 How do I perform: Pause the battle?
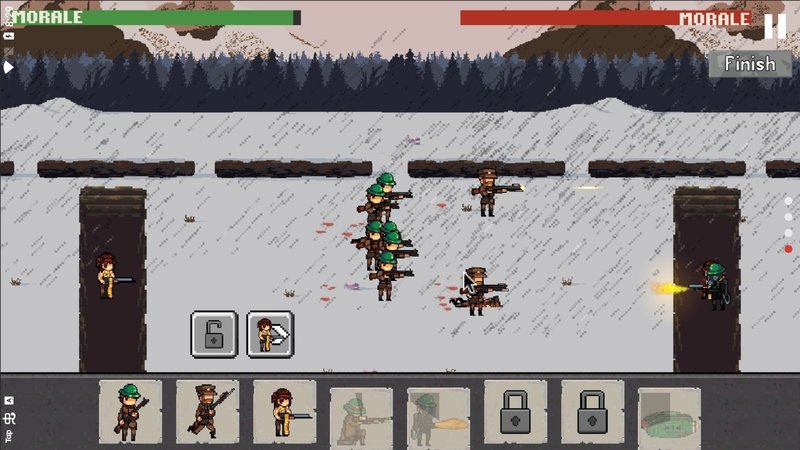pos(775,26)
